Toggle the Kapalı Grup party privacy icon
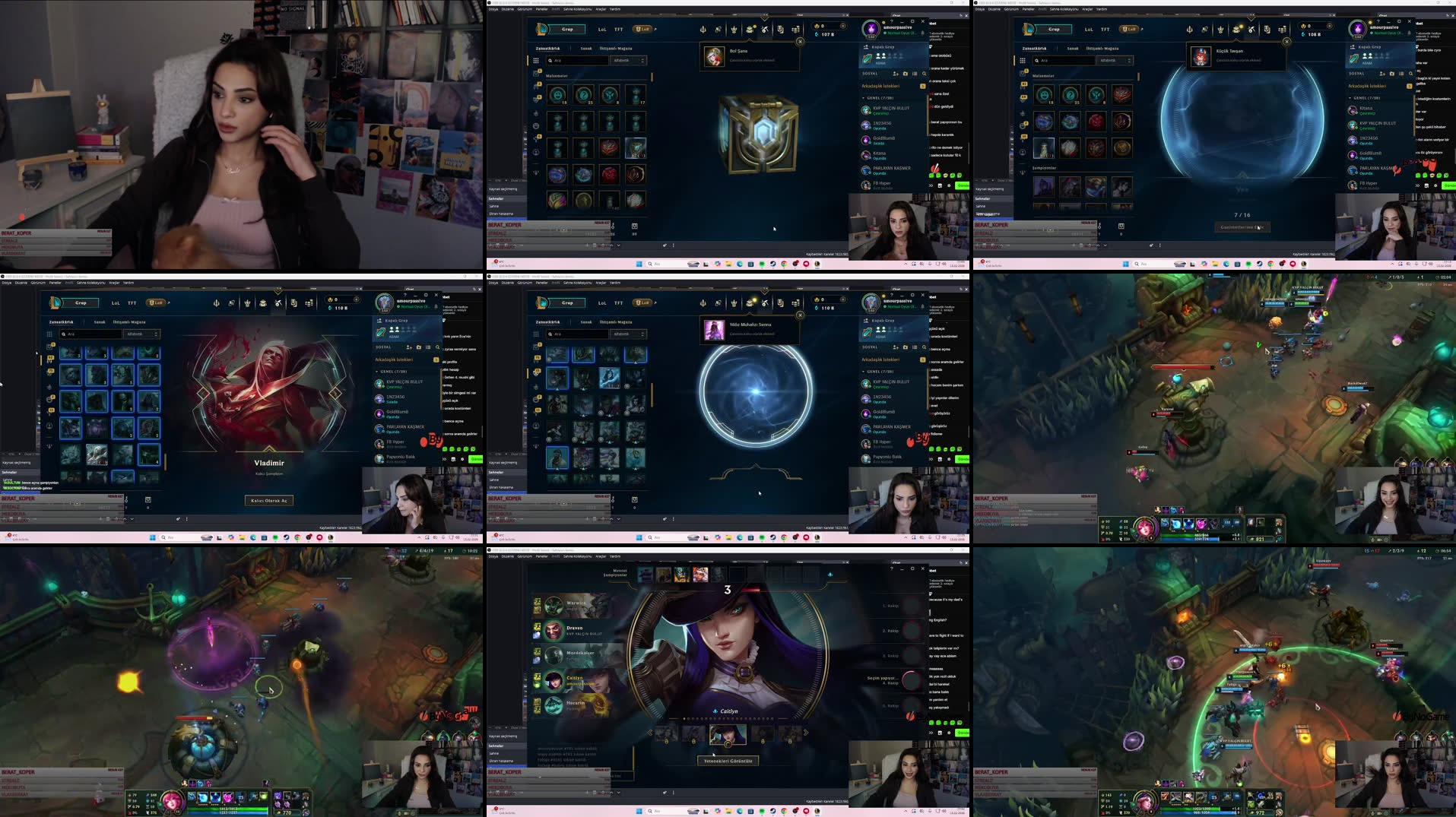 (x=866, y=47)
